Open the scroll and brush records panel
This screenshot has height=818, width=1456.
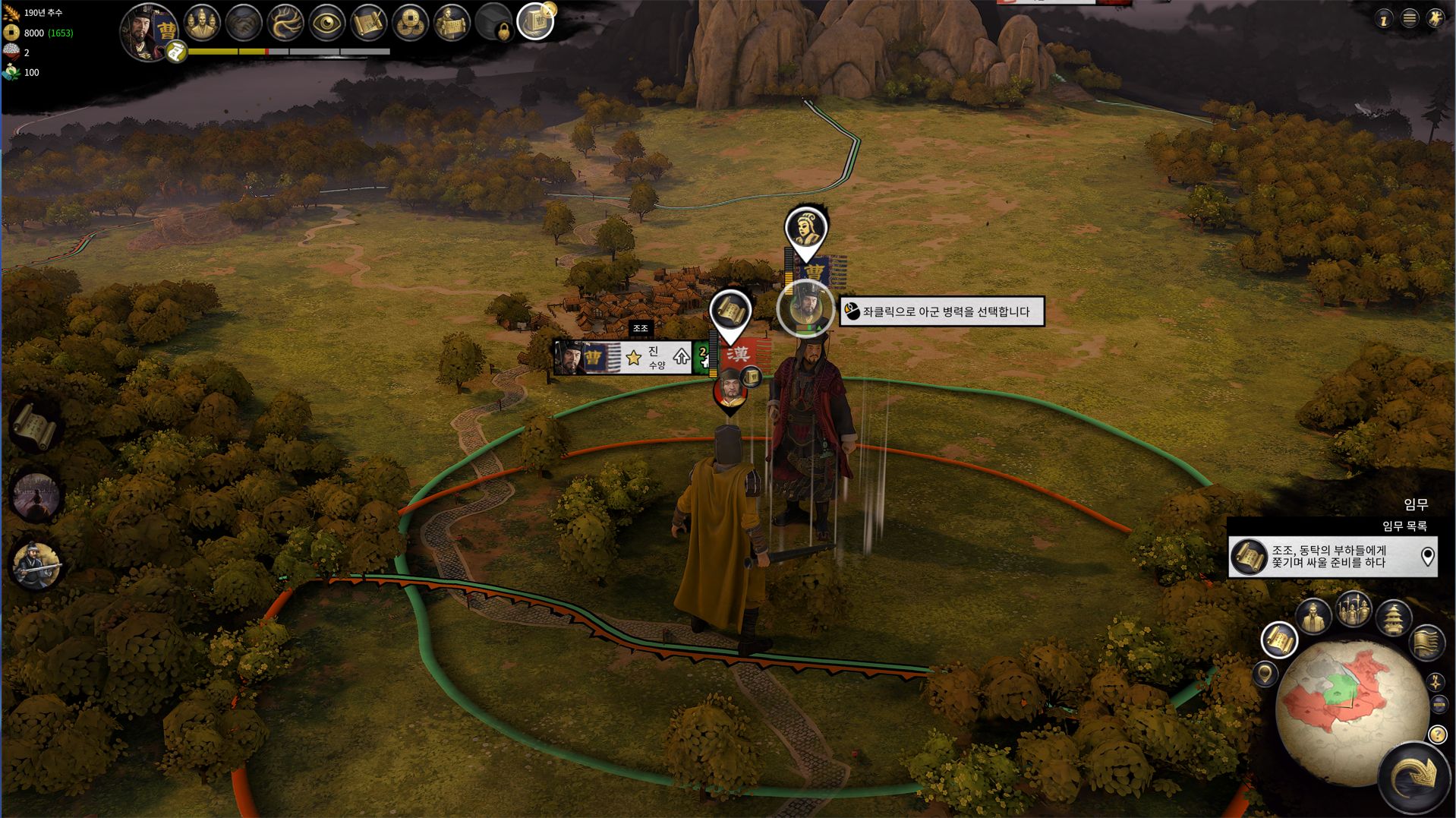pyautogui.click(x=369, y=24)
